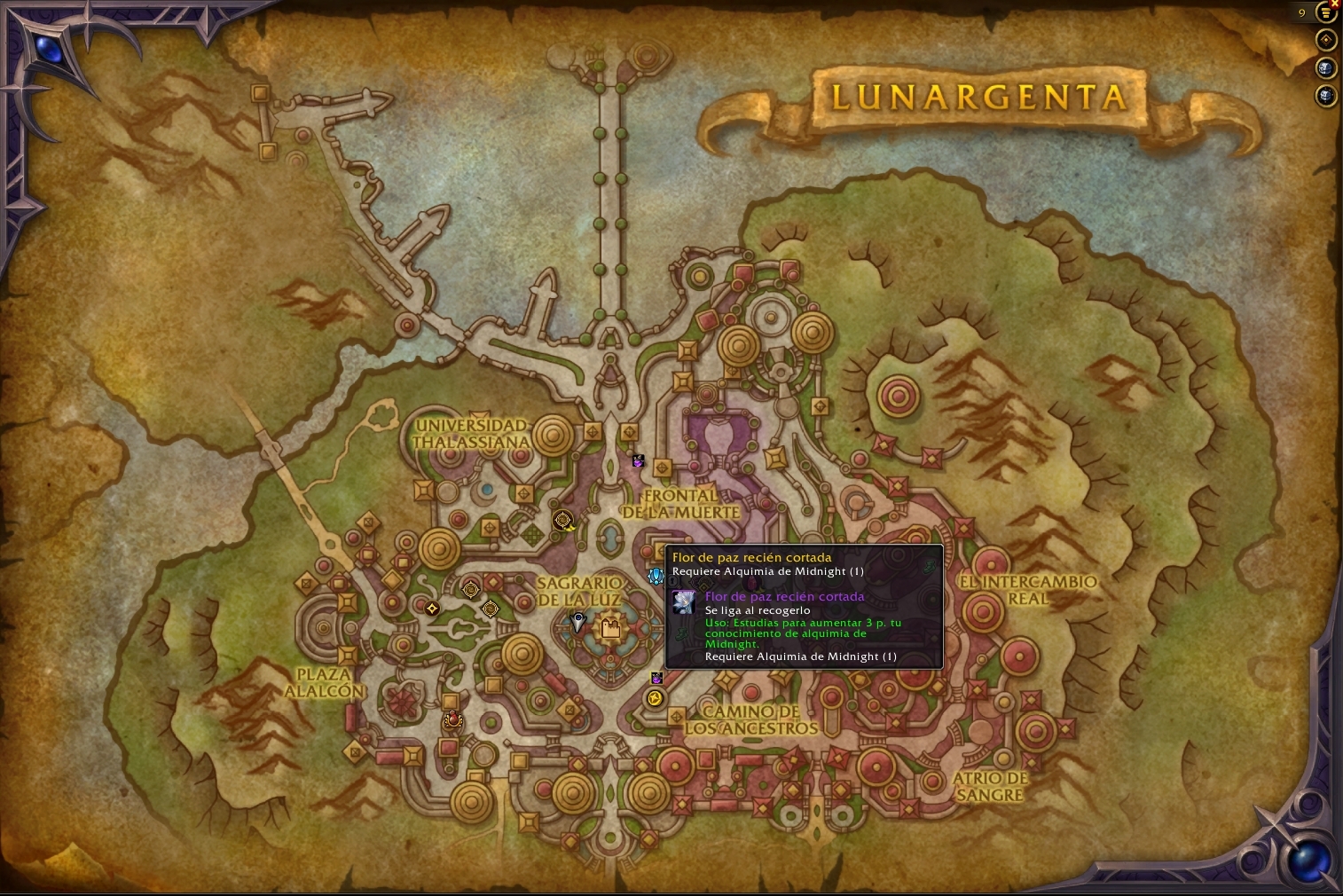The width and height of the screenshot is (1343, 896).
Task: Select the purple potion marker by the gold star
Action: click(x=656, y=679)
